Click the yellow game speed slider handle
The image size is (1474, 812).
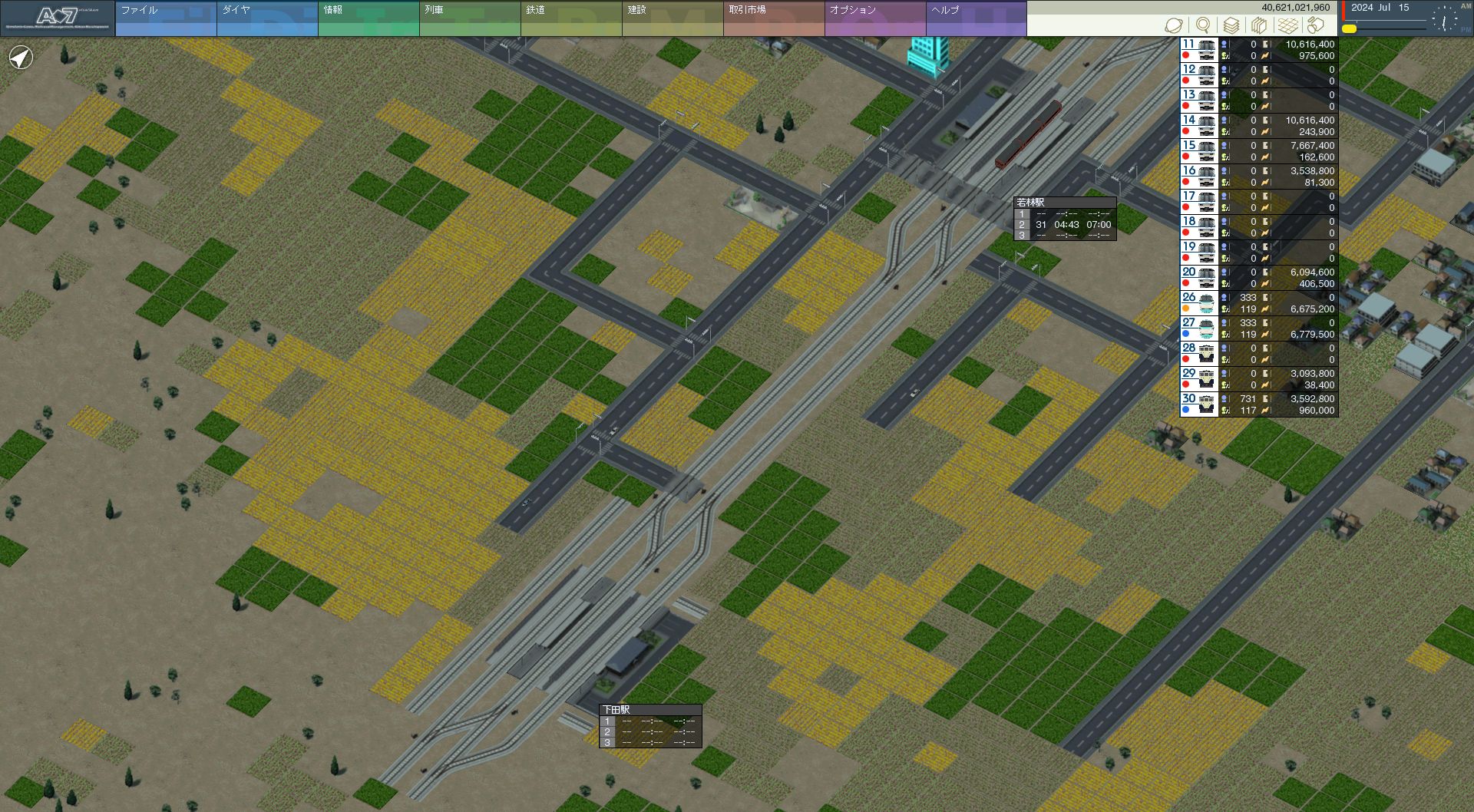pyautogui.click(x=1349, y=29)
